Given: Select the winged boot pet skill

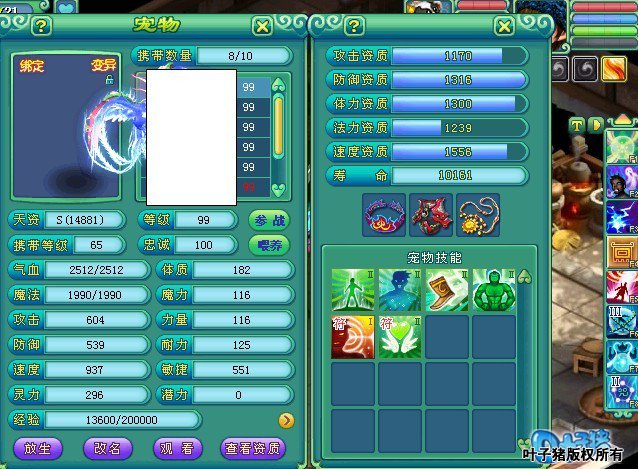Looking at the screenshot, I should coord(446,289).
